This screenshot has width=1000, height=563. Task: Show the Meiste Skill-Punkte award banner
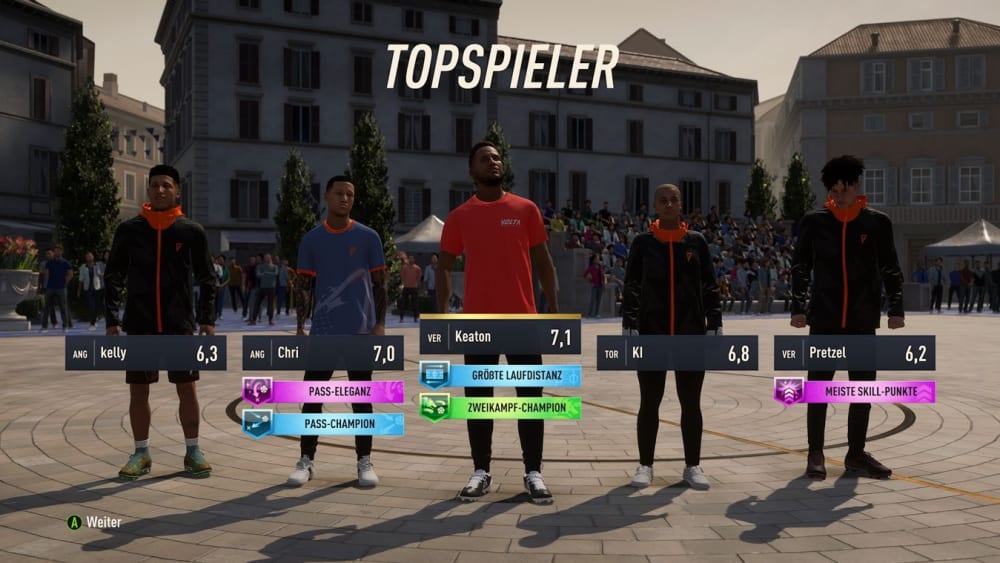(x=854, y=391)
